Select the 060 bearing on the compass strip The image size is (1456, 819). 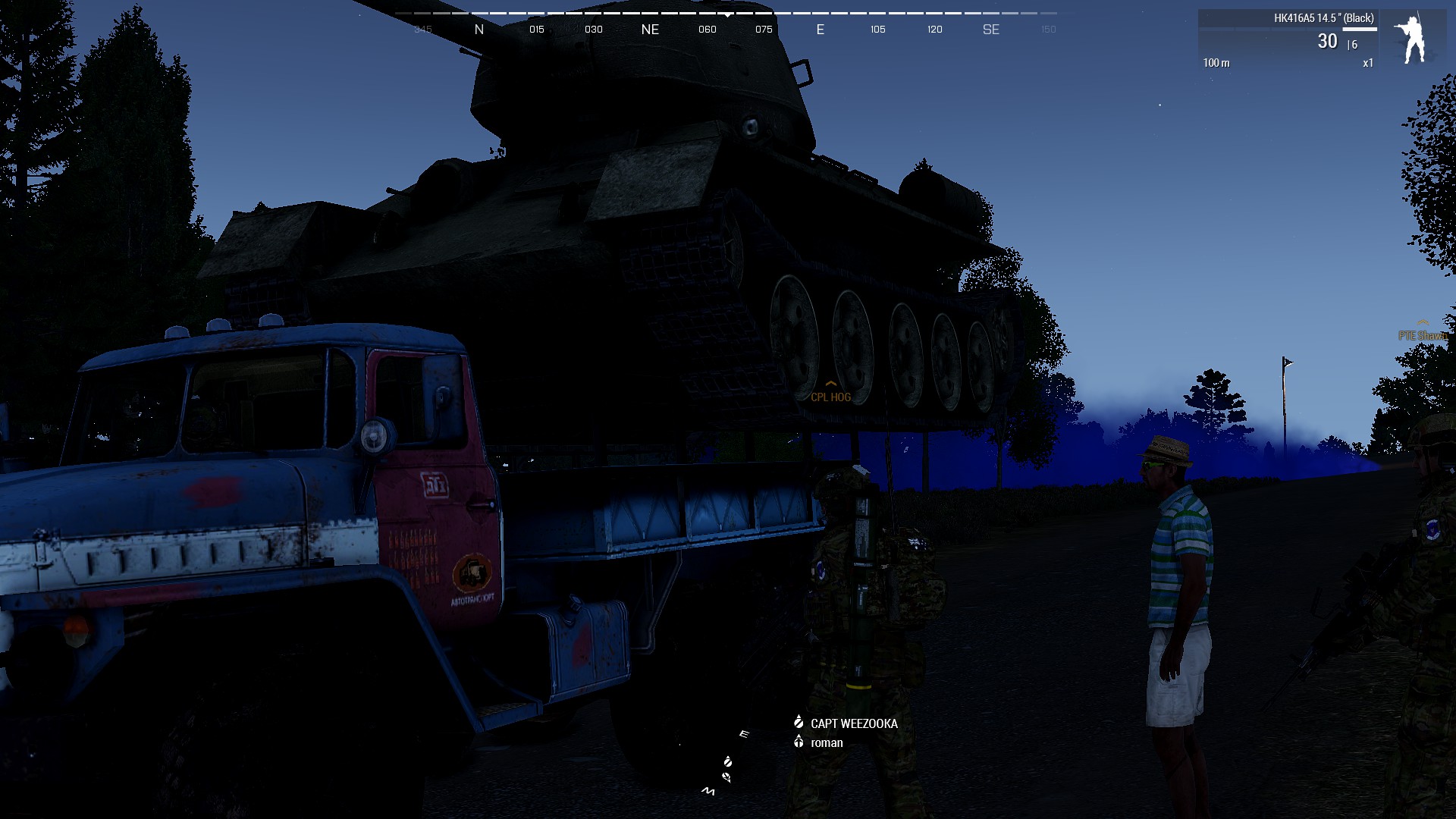pyautogui.click(x=707, y=29)
